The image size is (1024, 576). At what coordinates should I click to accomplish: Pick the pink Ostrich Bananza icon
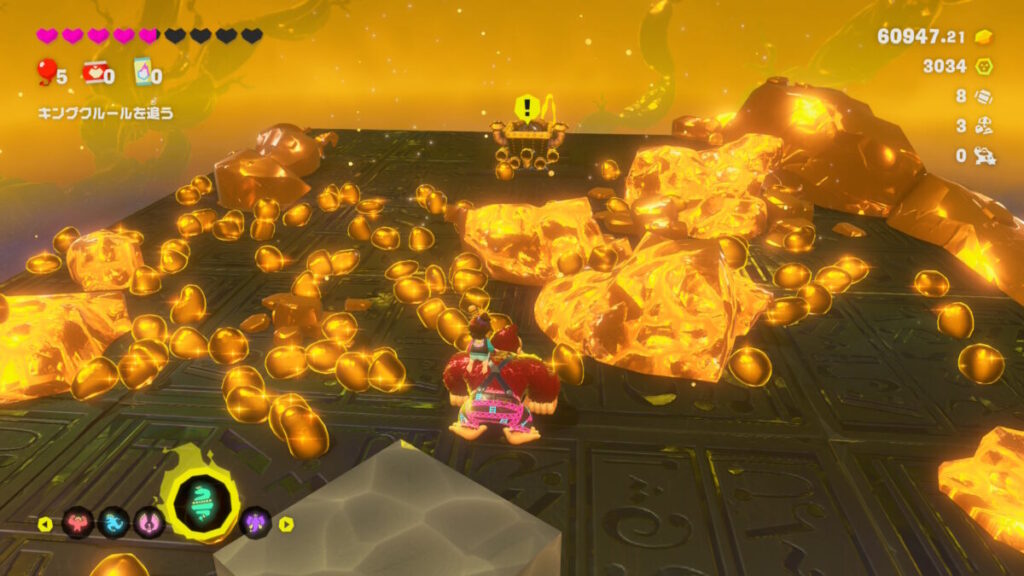[149, 522]
